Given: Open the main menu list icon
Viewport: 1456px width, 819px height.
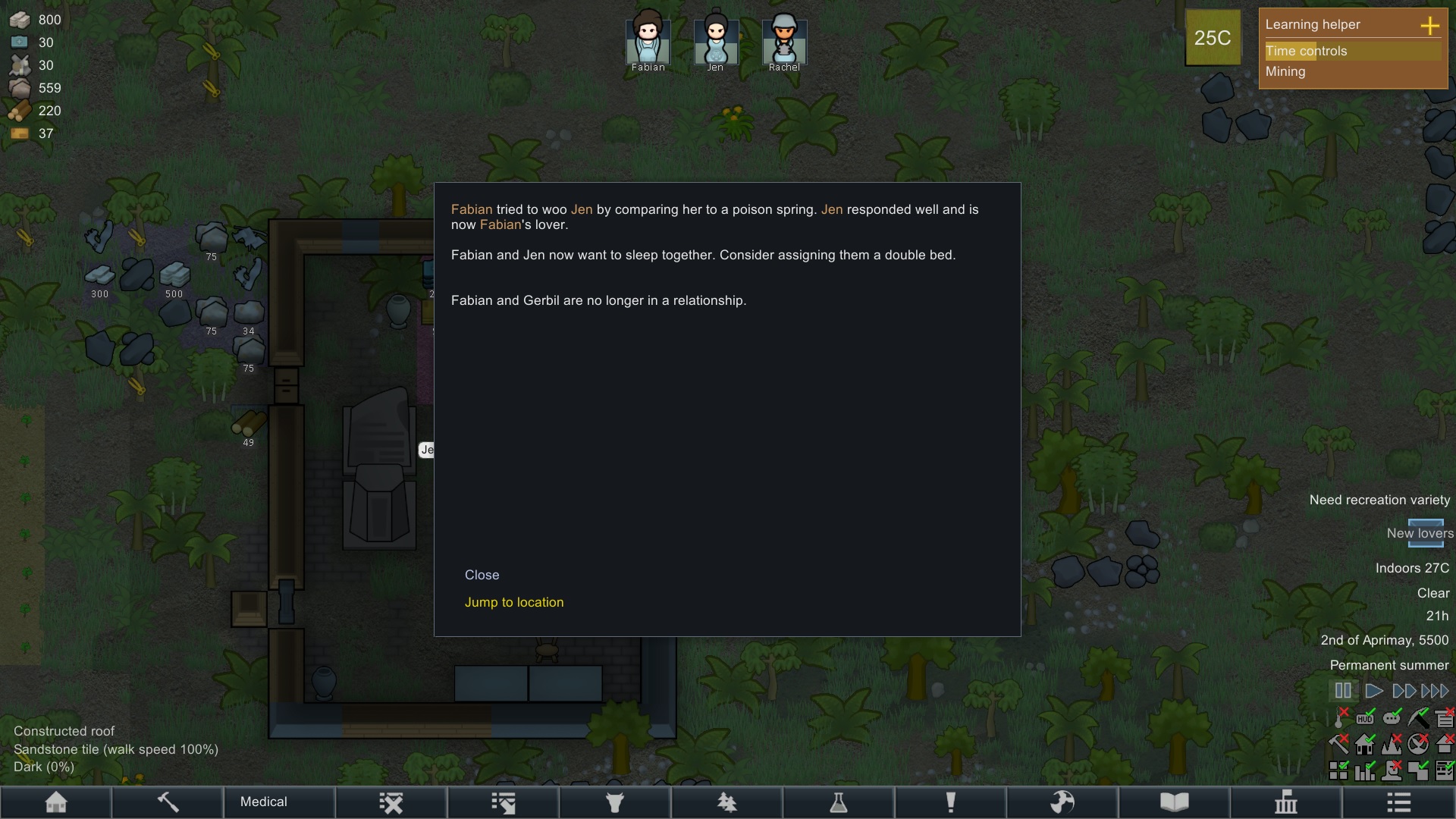Looking at the screenshot, I should 1398,802.
